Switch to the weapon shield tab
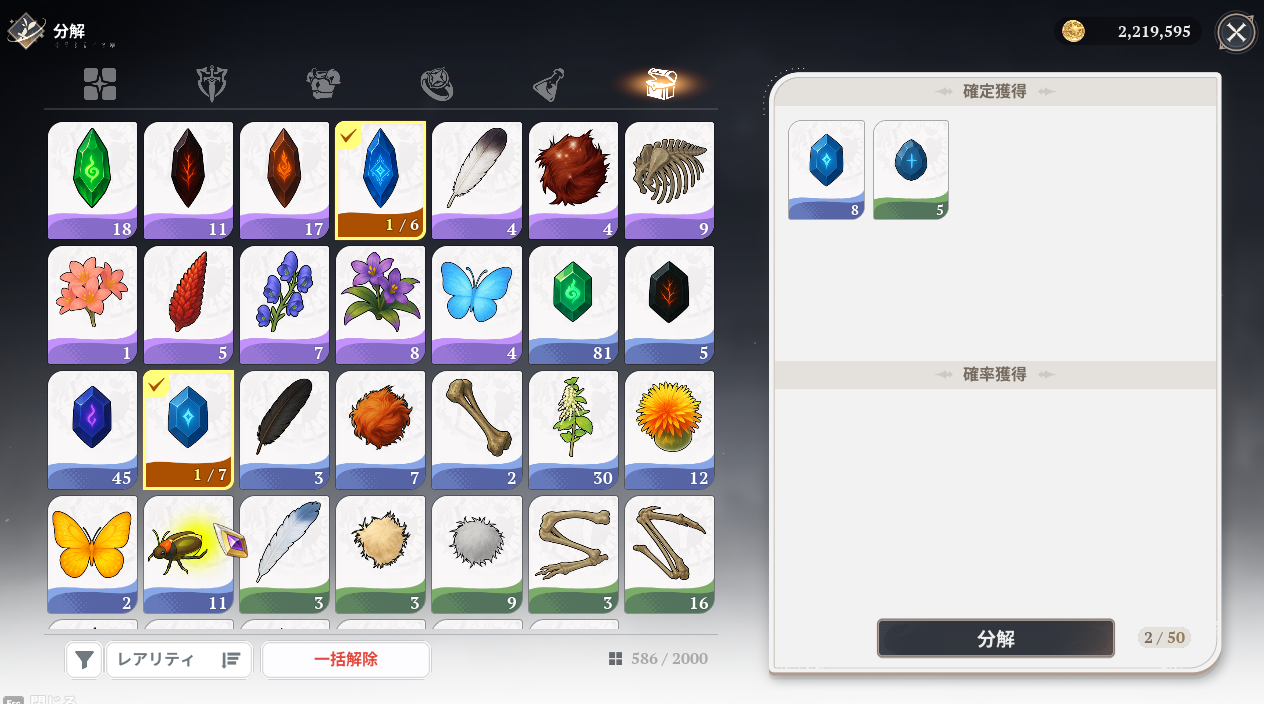The height and width of the screenshot is (704, 1264). pyautogui.click(x=212, y=85)
